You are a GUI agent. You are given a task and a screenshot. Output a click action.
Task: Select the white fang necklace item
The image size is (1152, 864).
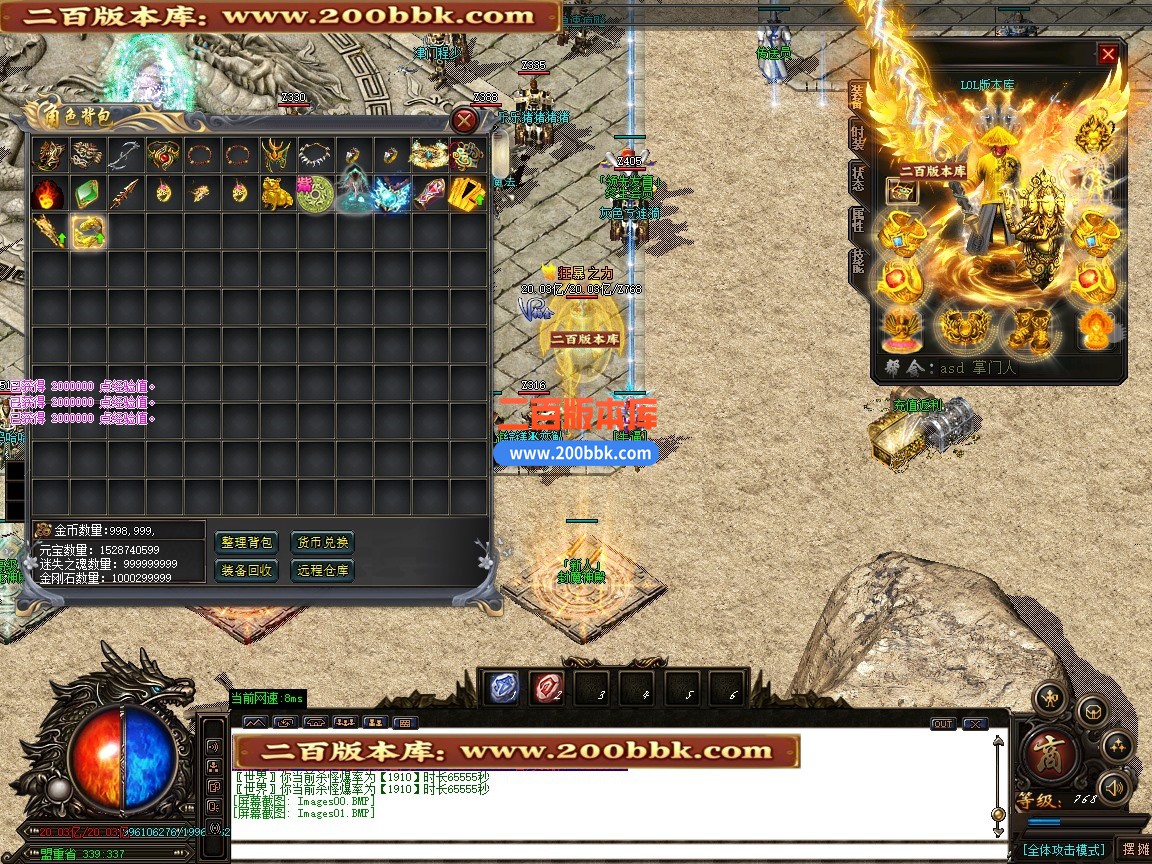(315, 155)
